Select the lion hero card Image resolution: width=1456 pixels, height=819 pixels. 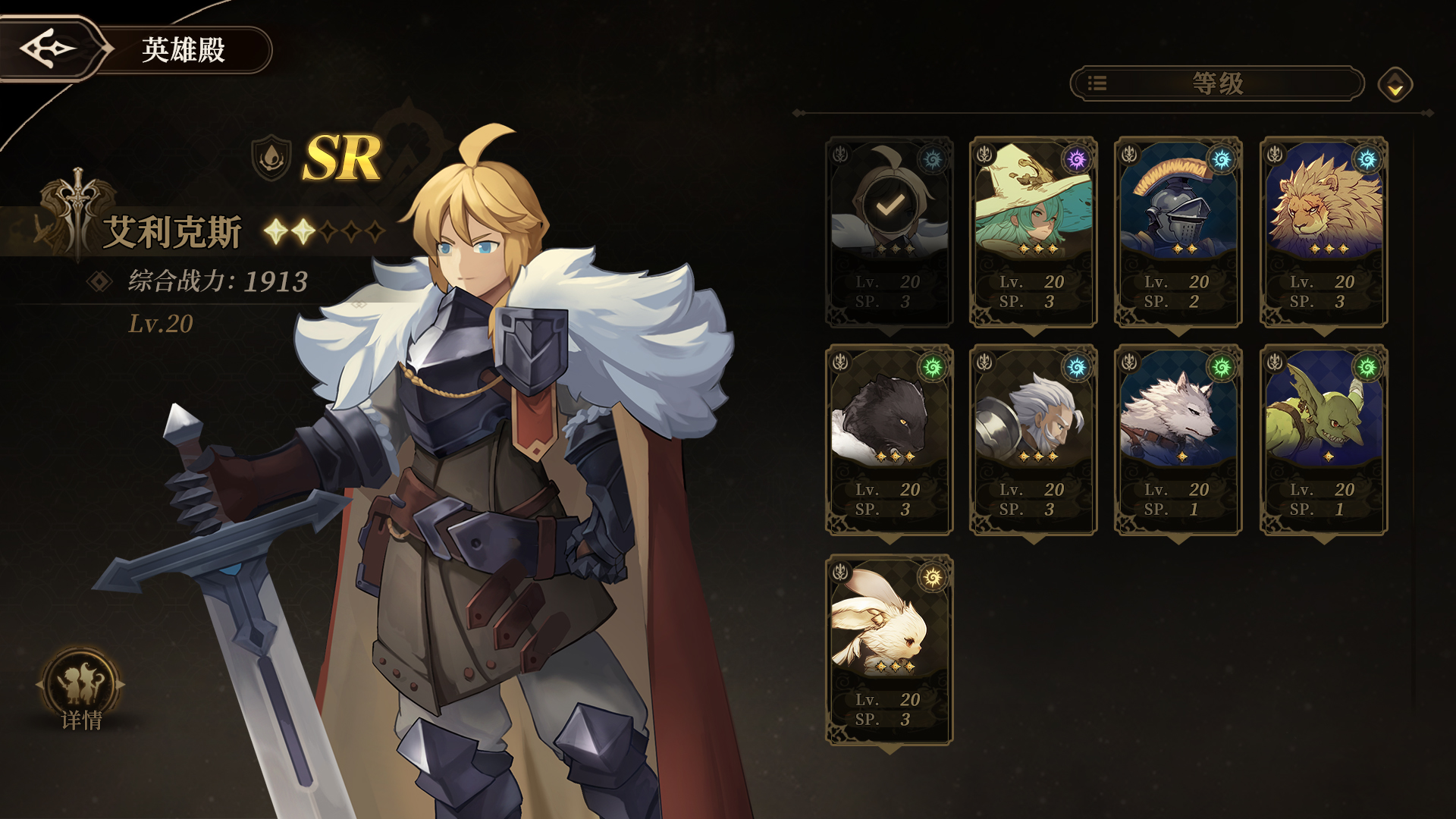[x=1323, y=232]
